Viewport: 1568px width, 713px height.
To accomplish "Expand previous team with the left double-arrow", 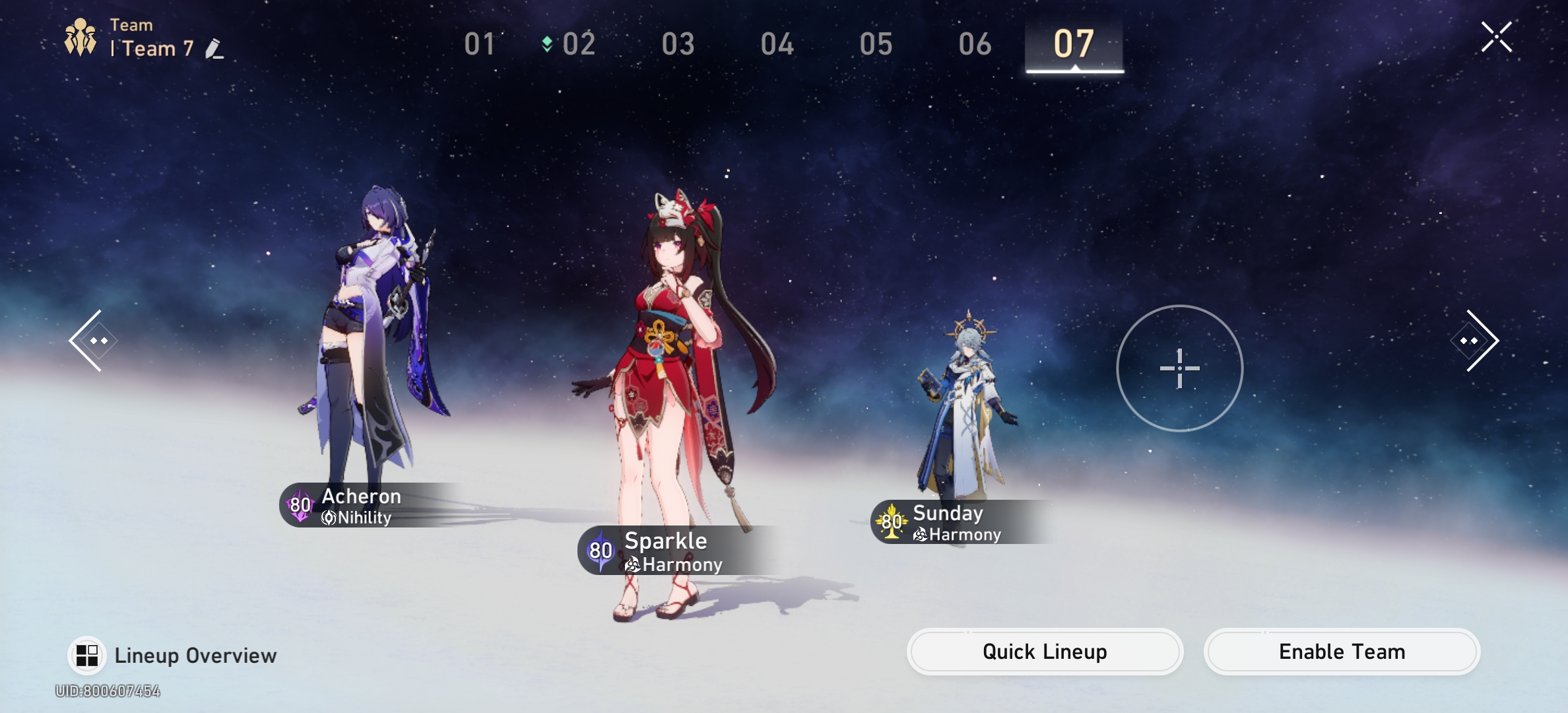I will tap(92, 339).
